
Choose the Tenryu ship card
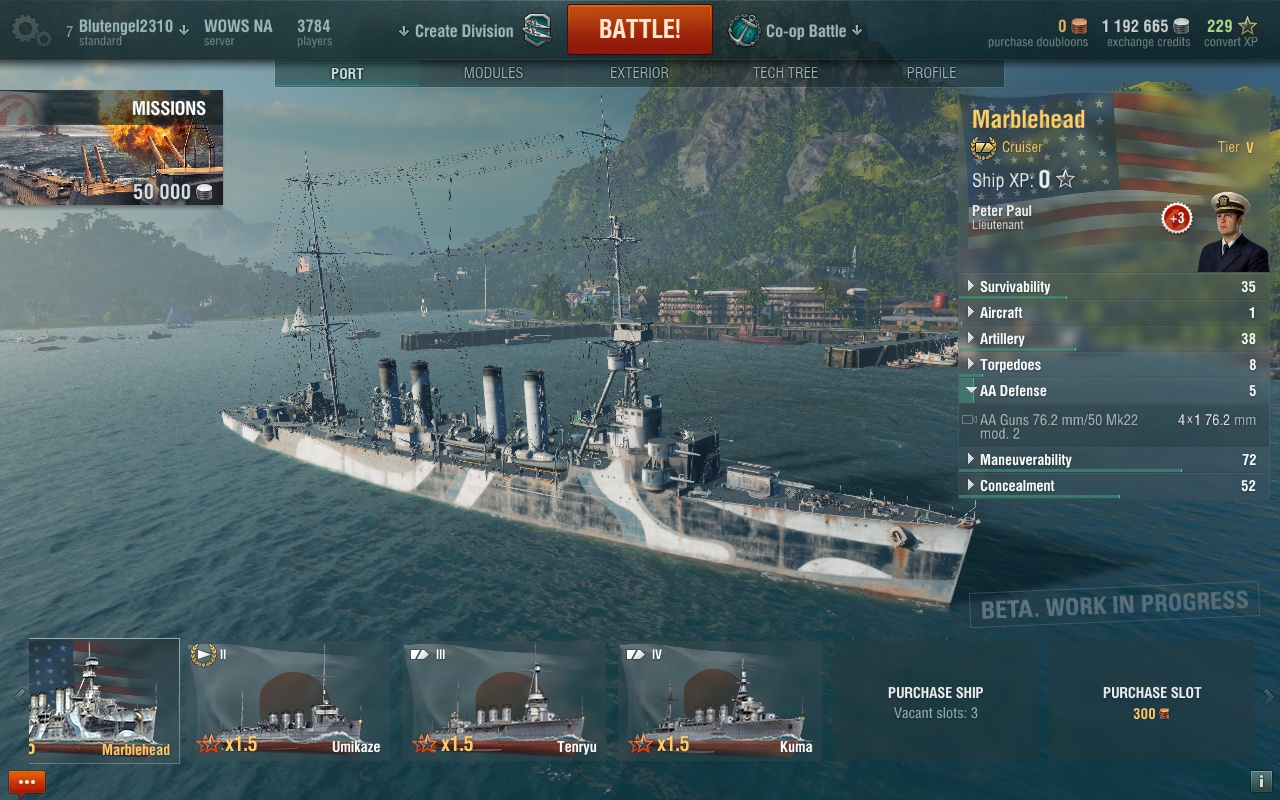[505, 700]
